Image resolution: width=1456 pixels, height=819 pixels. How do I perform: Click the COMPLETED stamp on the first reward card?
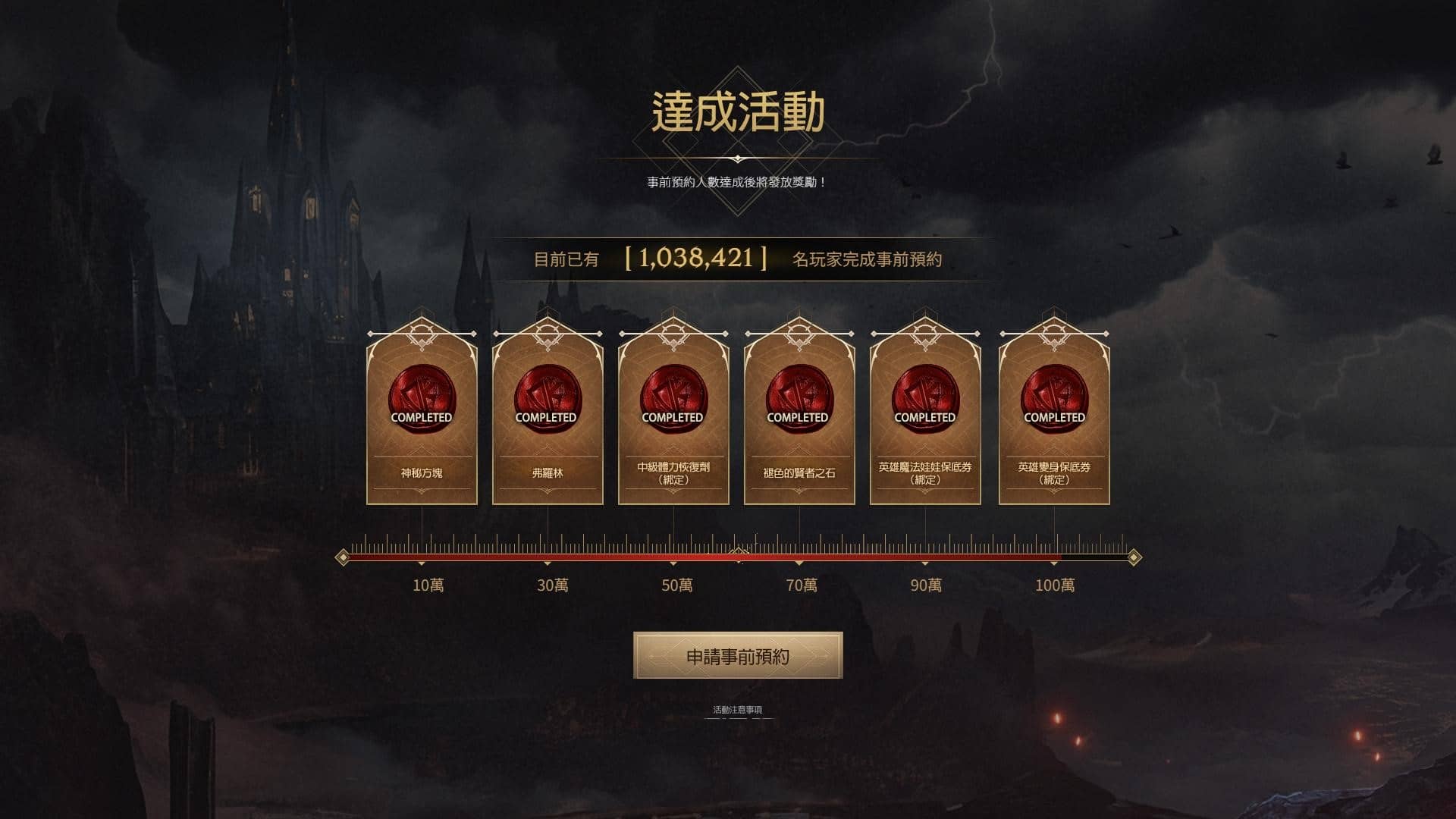coord(422,416)
